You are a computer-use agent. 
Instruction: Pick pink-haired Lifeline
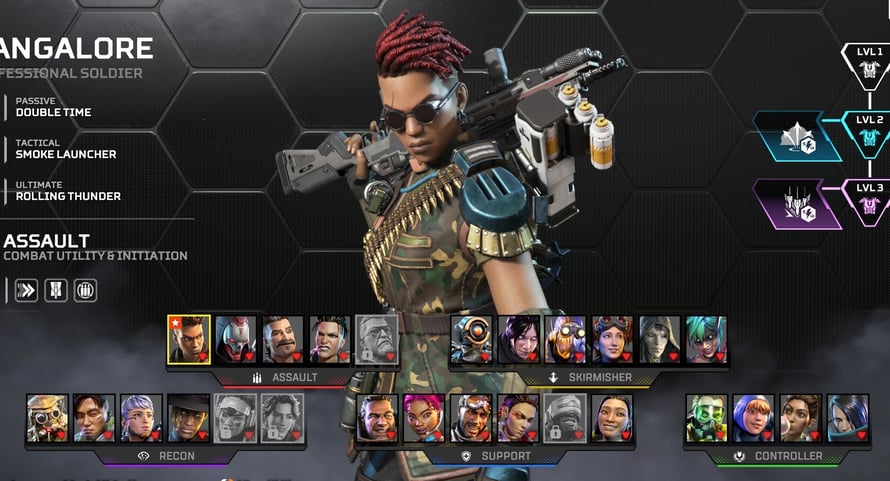tap(424, 417)
